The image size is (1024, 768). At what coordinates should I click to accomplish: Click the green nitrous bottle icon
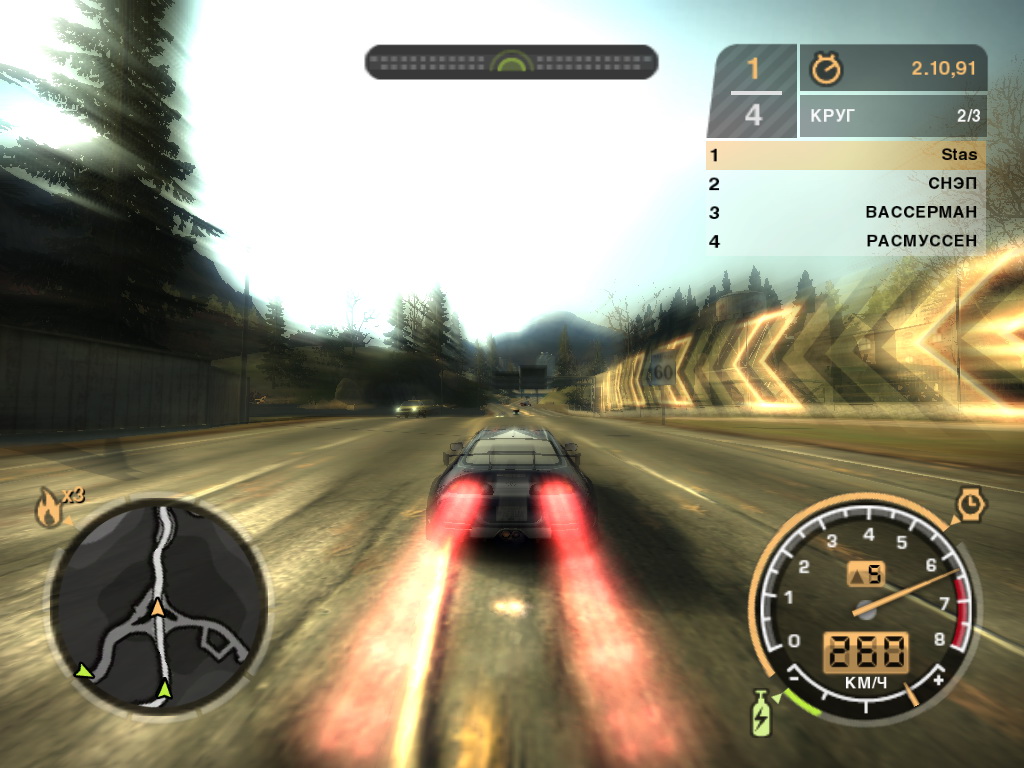coord(762,714)
